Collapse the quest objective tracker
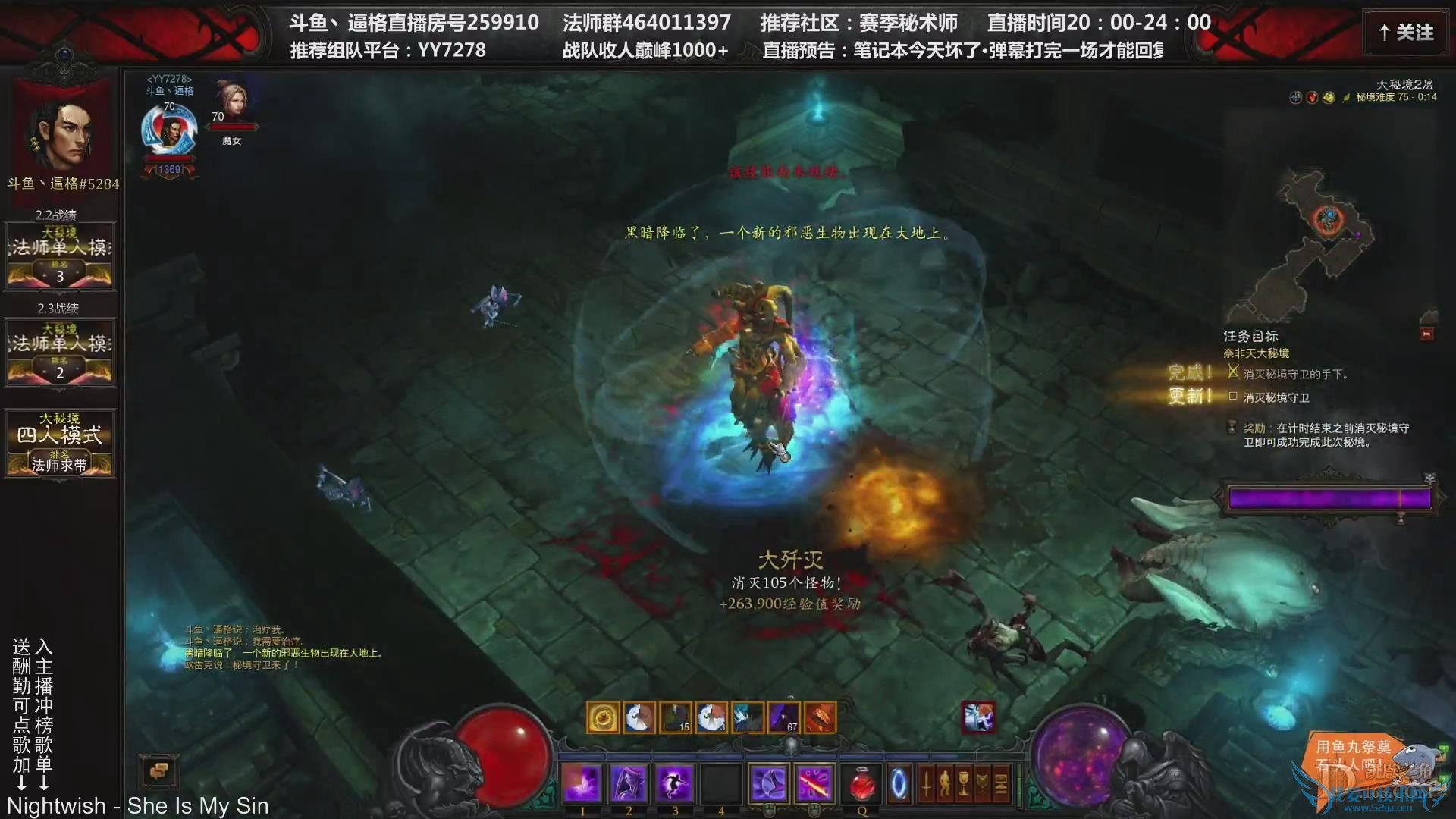The image size is (1456, 819). [1426, 334]
